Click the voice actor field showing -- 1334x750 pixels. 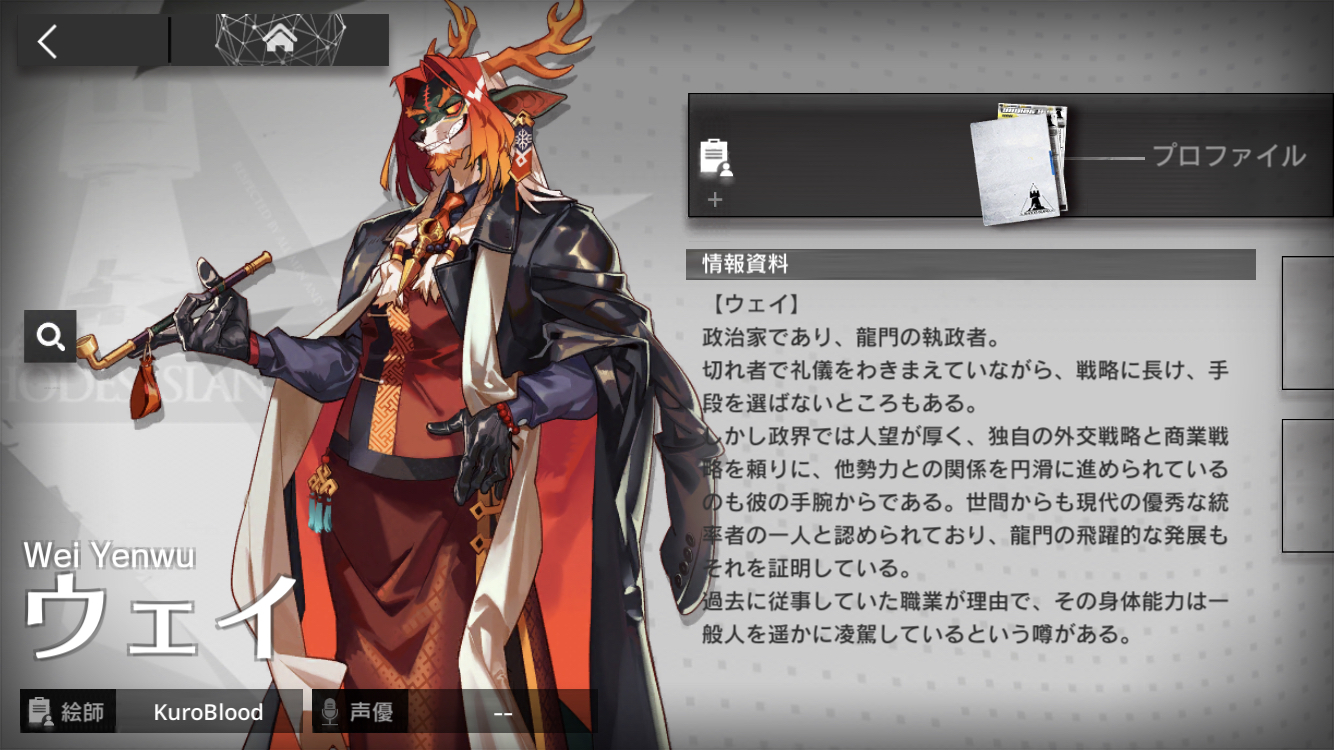click(x=503, y=713)
